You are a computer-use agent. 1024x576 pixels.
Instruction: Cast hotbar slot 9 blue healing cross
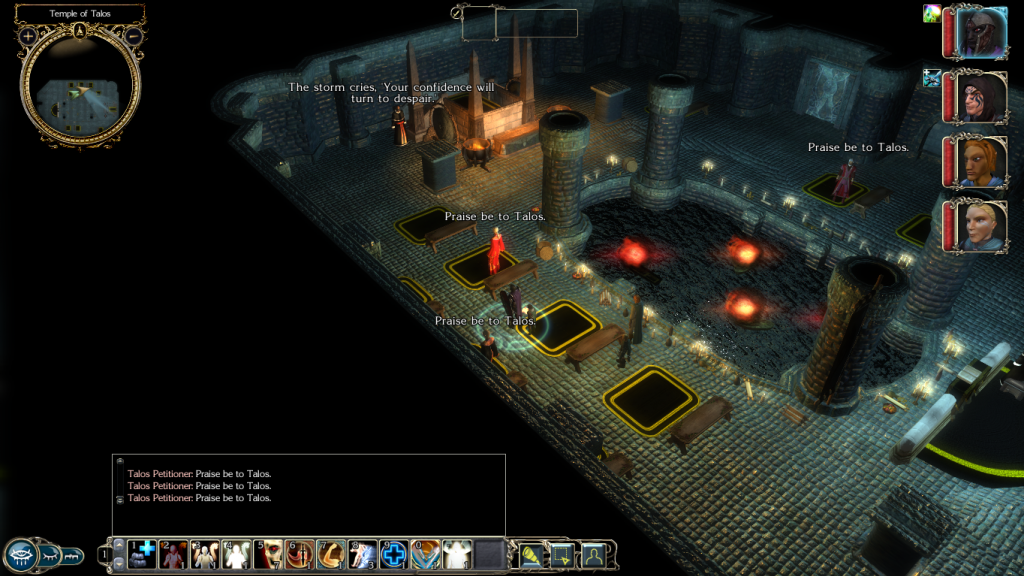(394, 554)
